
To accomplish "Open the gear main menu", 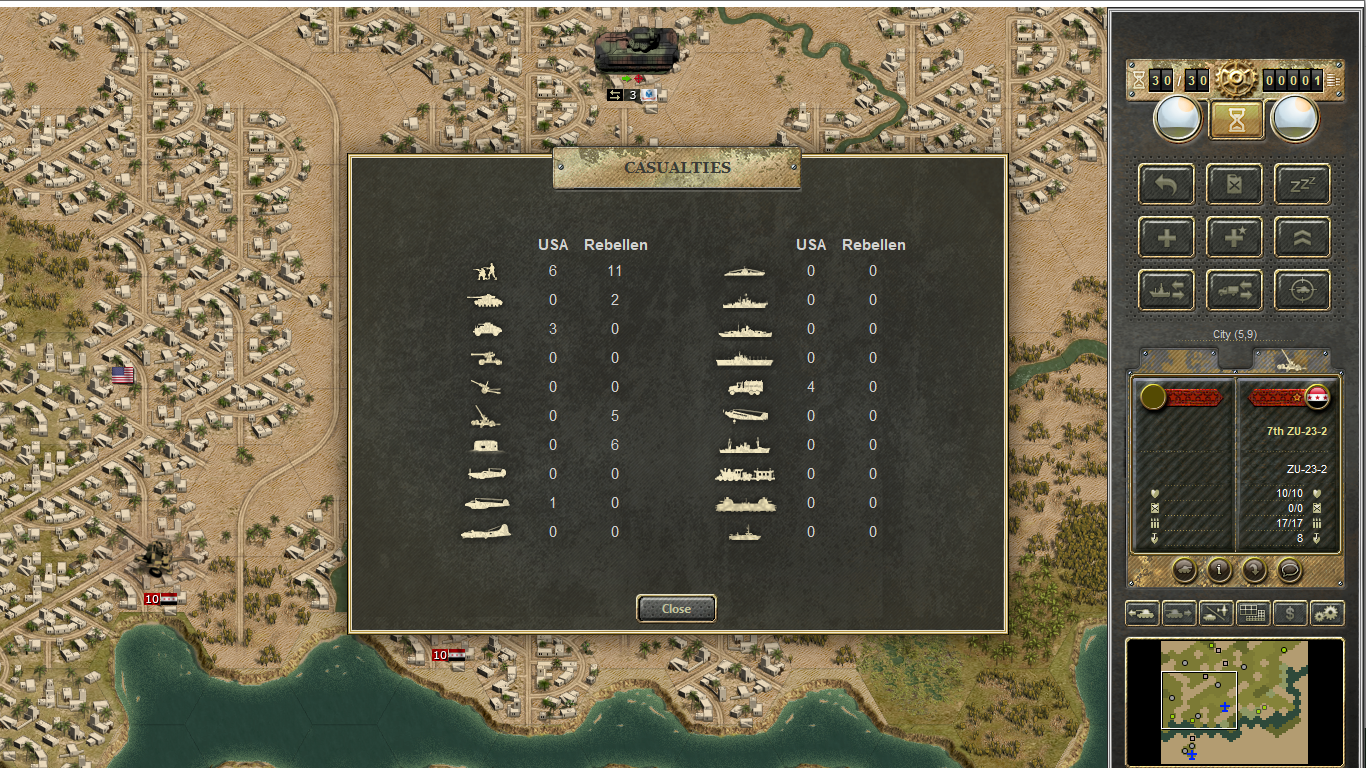I will [1236, 76].
